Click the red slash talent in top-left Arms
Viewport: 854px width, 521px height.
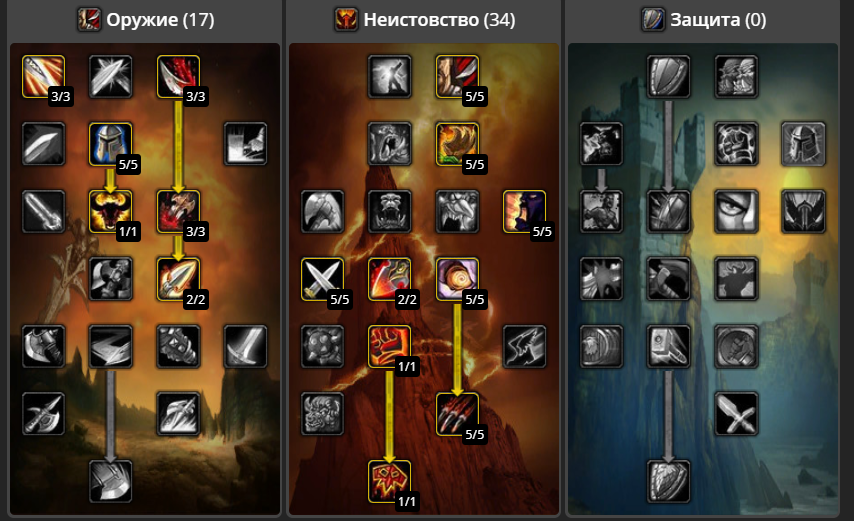[43, 76]
